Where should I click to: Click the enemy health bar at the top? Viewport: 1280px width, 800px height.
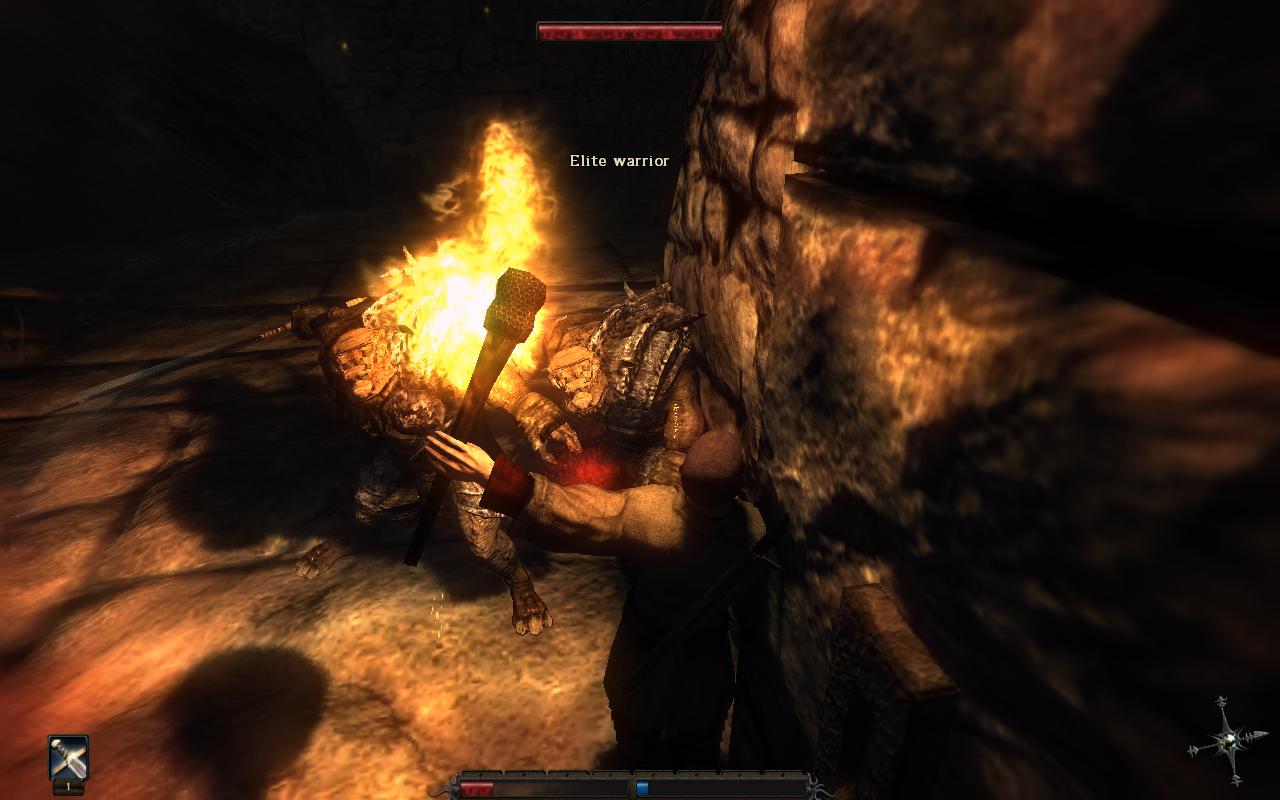click(628, 30)
